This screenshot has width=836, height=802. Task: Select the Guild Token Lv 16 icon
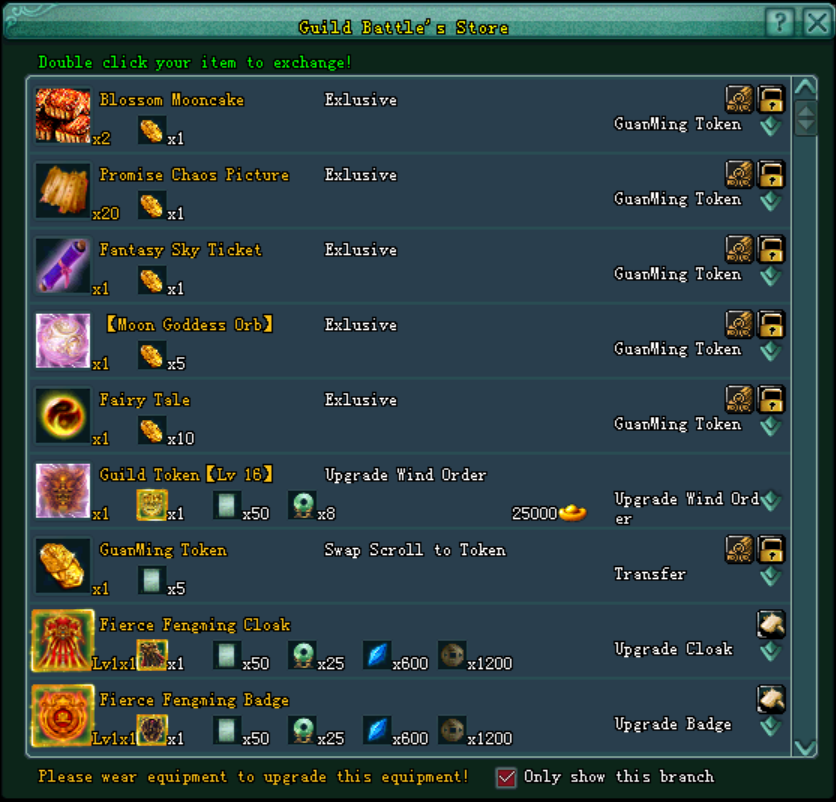63,490
